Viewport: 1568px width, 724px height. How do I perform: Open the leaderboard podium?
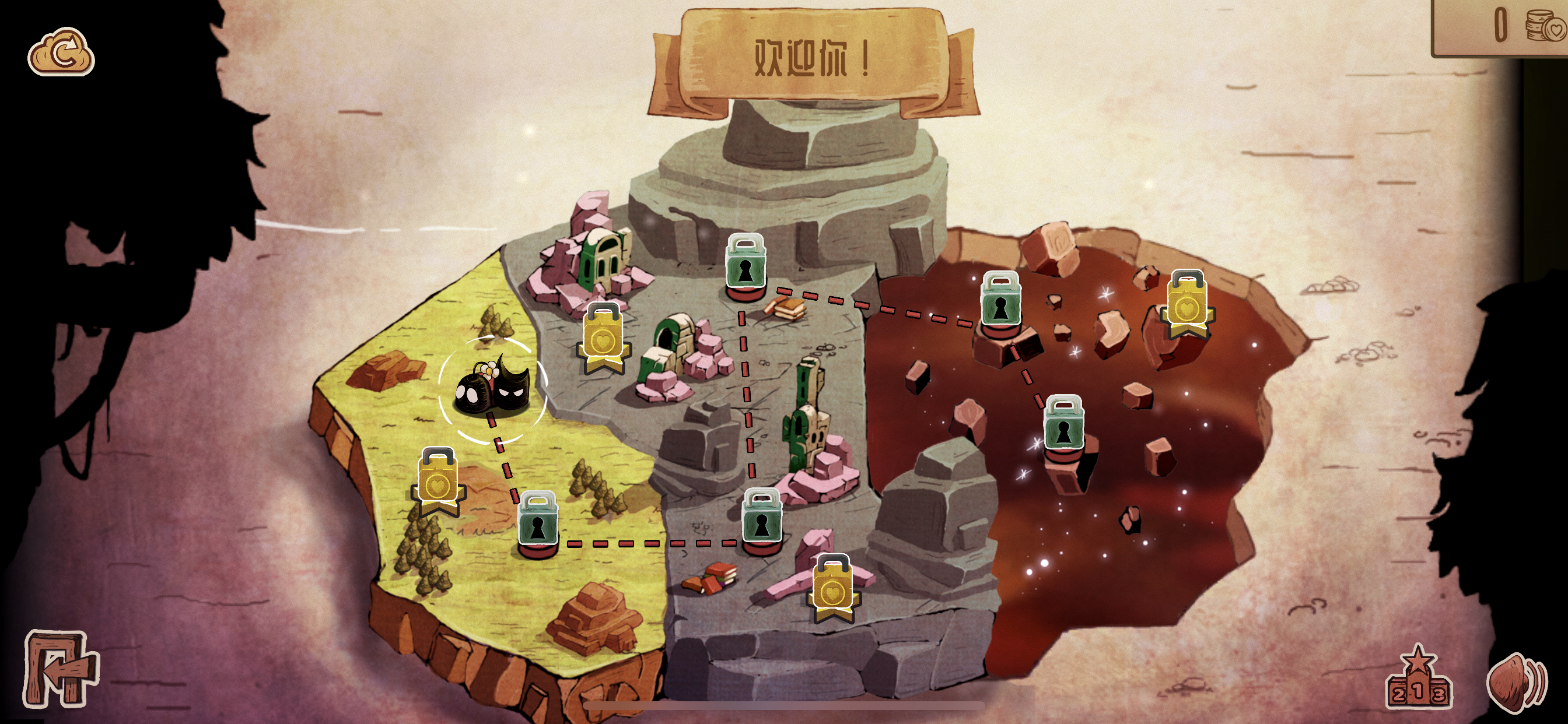click(1417, 681)
